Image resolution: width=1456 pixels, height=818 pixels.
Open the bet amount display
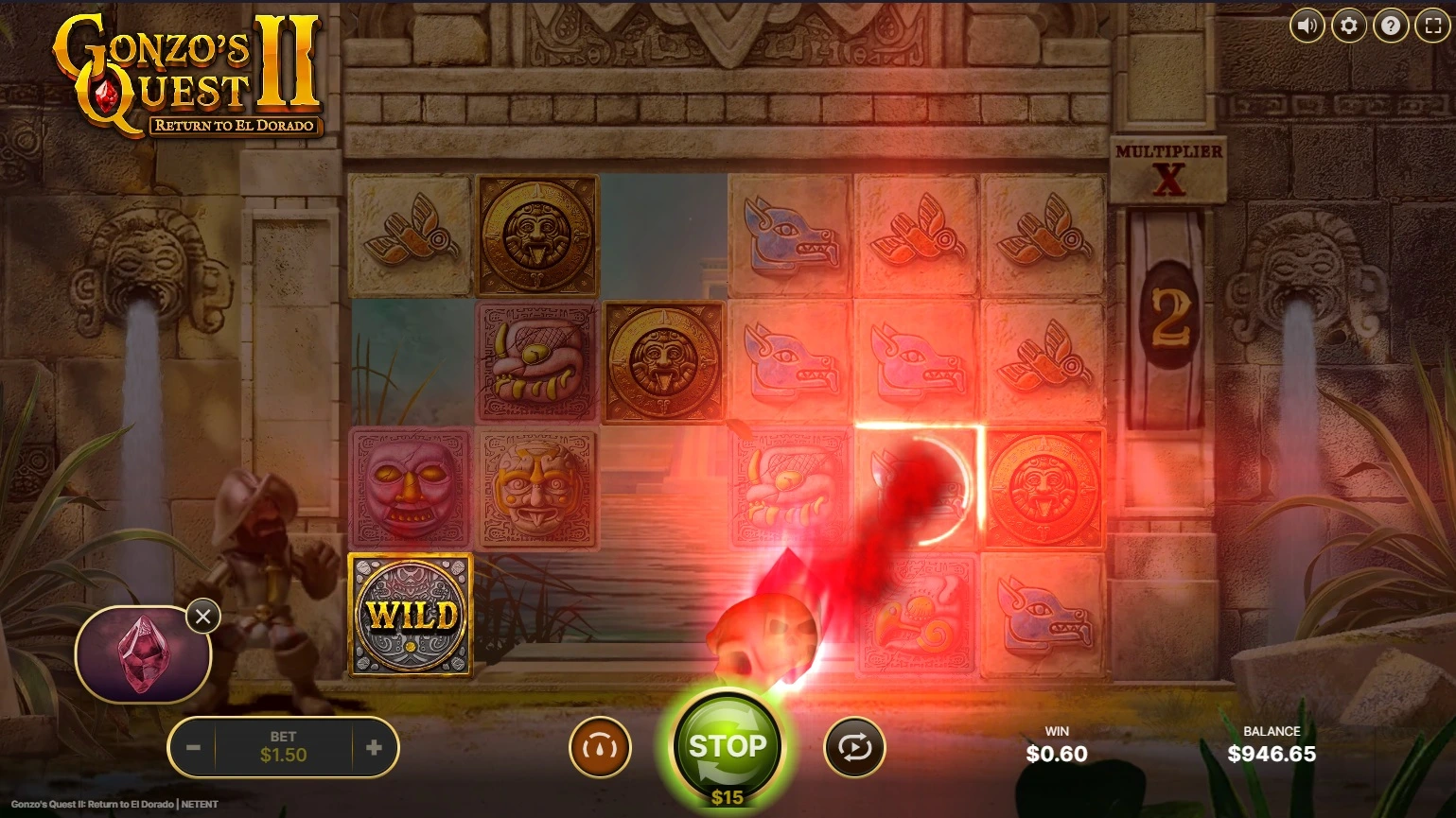(283, 748)
